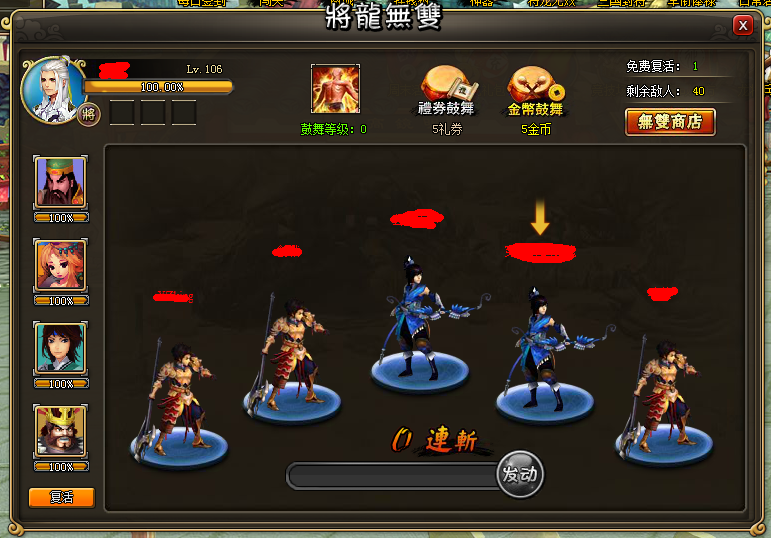771x538 pixels.
Task: Close the 將龍無雙 window
Action: (742, 26)
